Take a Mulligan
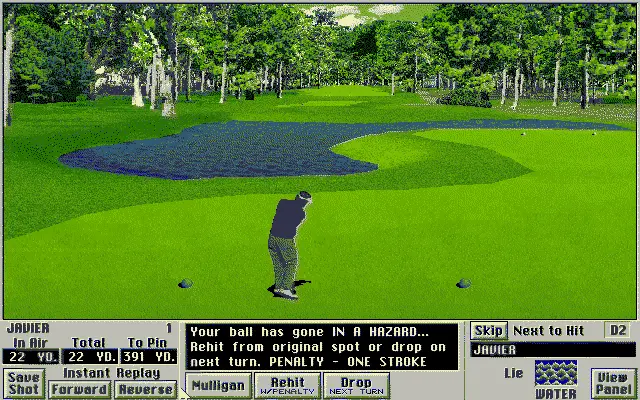Screen dimensions: 640x400 (218, 385)
